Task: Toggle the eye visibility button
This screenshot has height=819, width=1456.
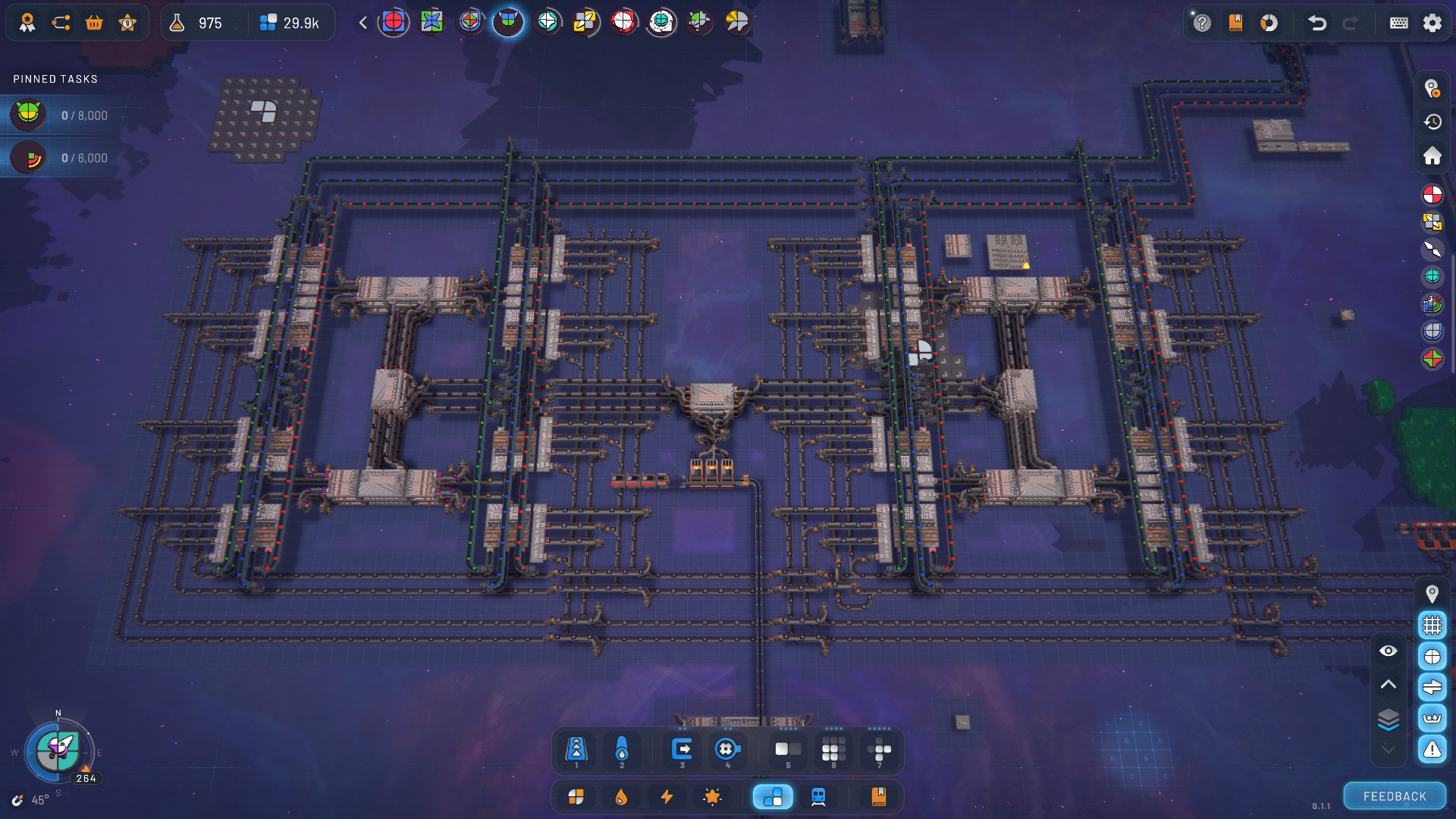Action: pos(1388,651)
